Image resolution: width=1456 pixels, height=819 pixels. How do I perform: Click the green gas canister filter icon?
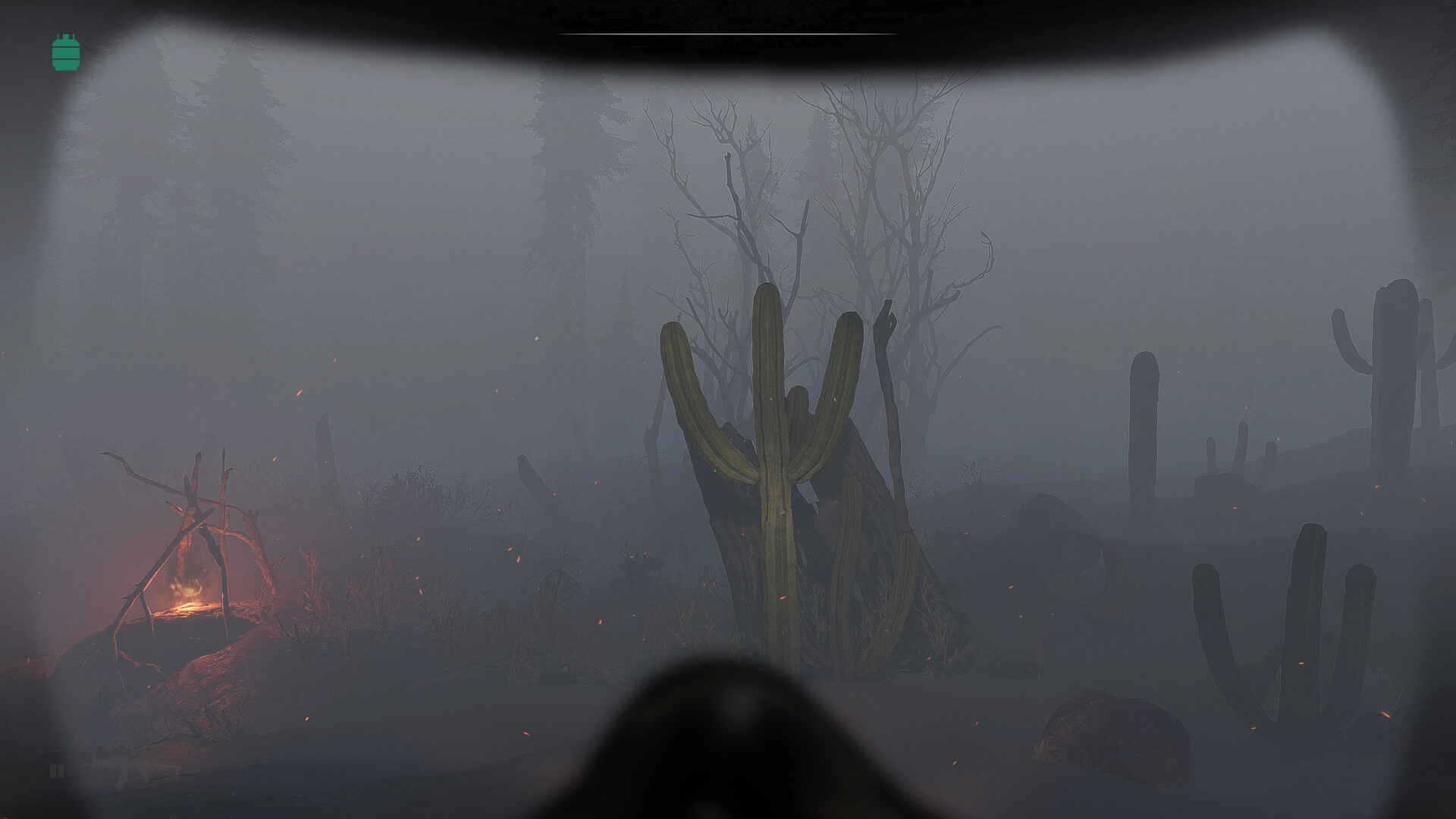coord(66,52)
